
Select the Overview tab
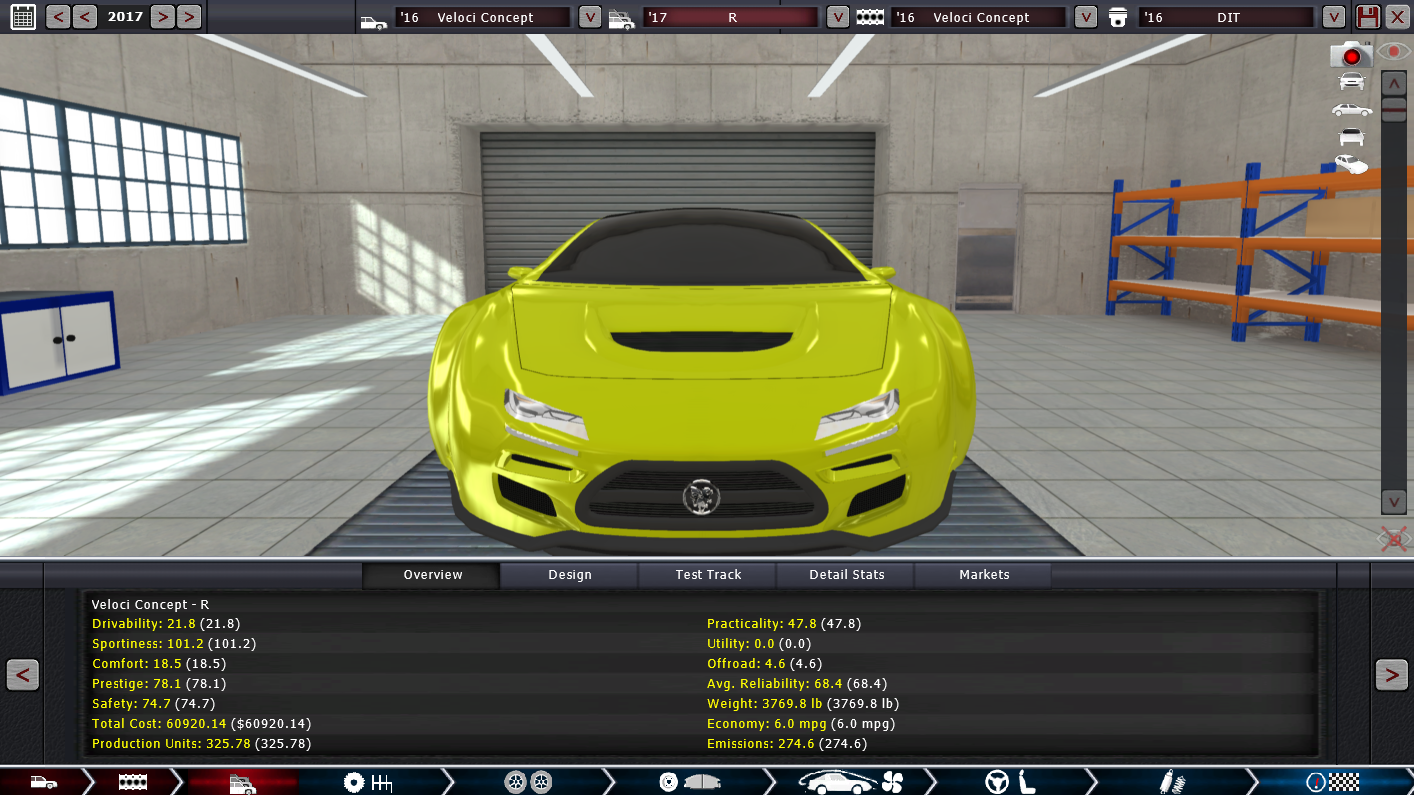(x=432, y=575)
